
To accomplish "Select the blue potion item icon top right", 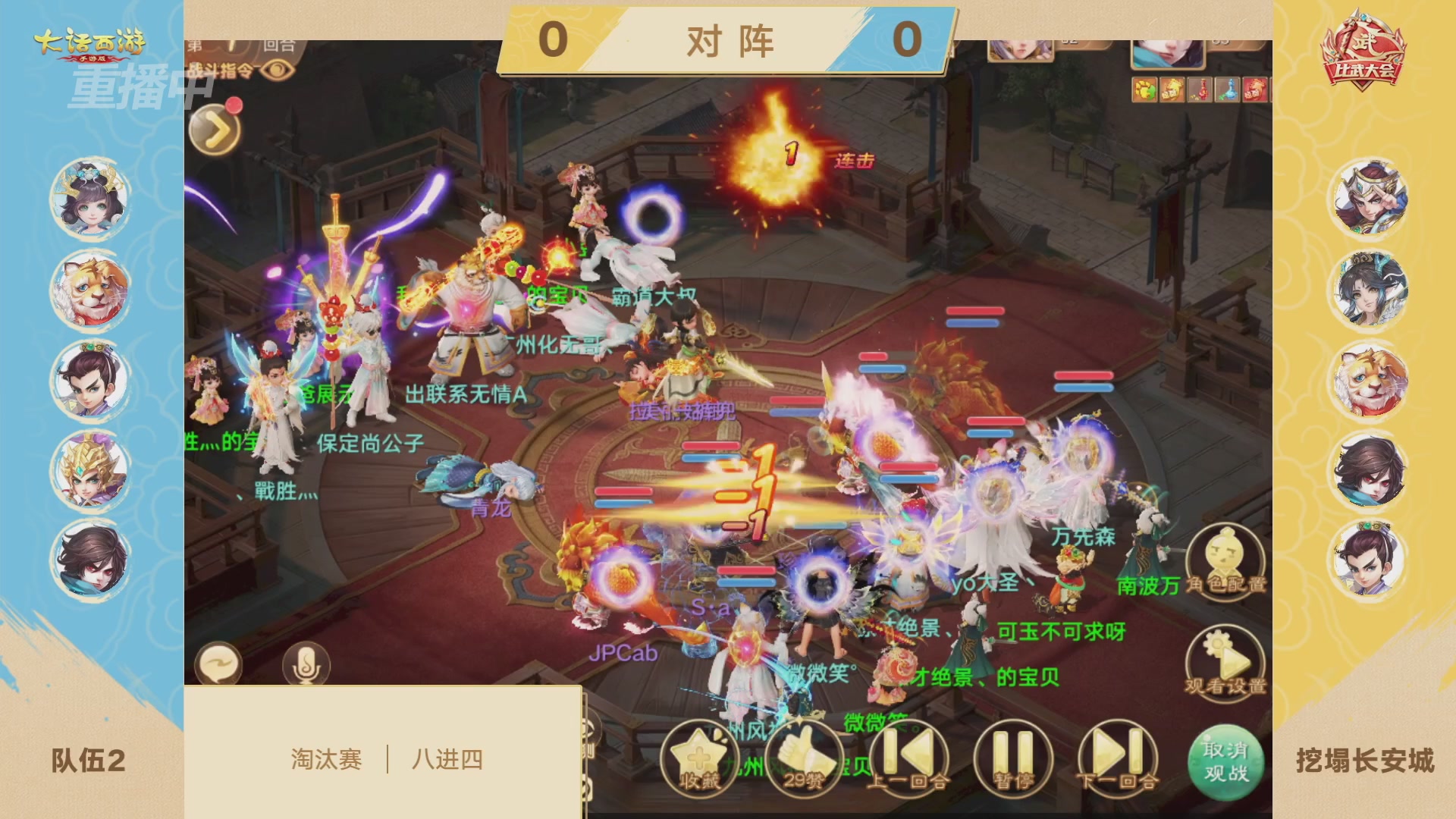I will [1227, 91].
